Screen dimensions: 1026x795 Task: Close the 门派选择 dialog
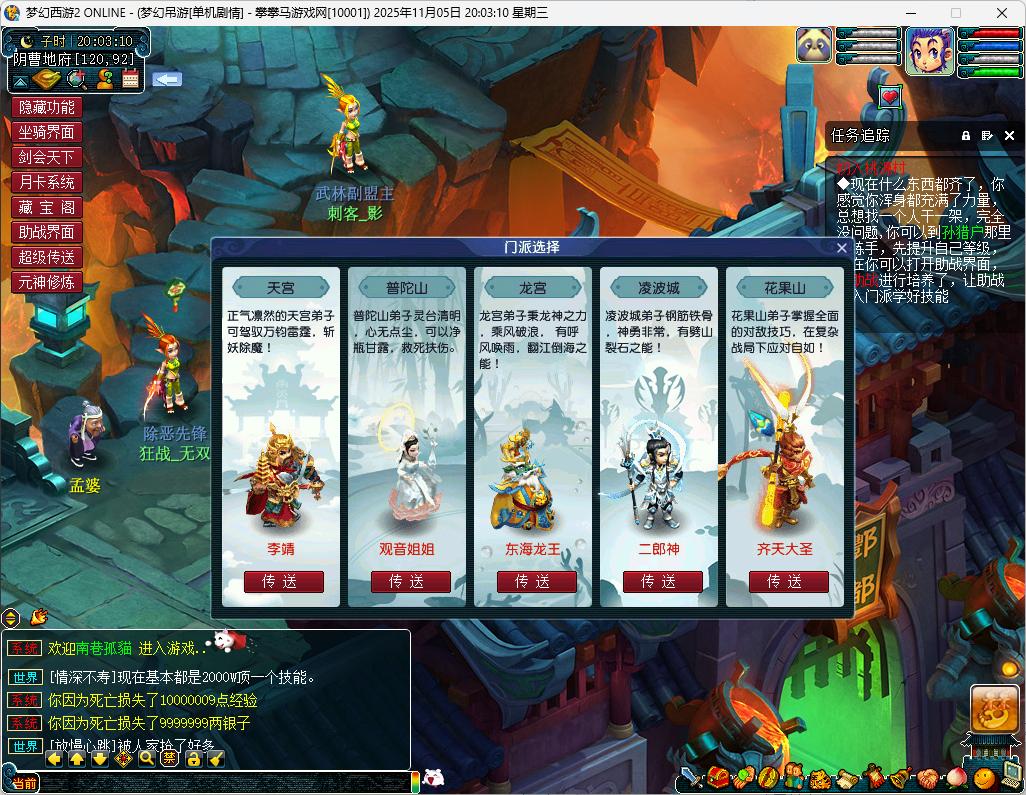point(841,248)
